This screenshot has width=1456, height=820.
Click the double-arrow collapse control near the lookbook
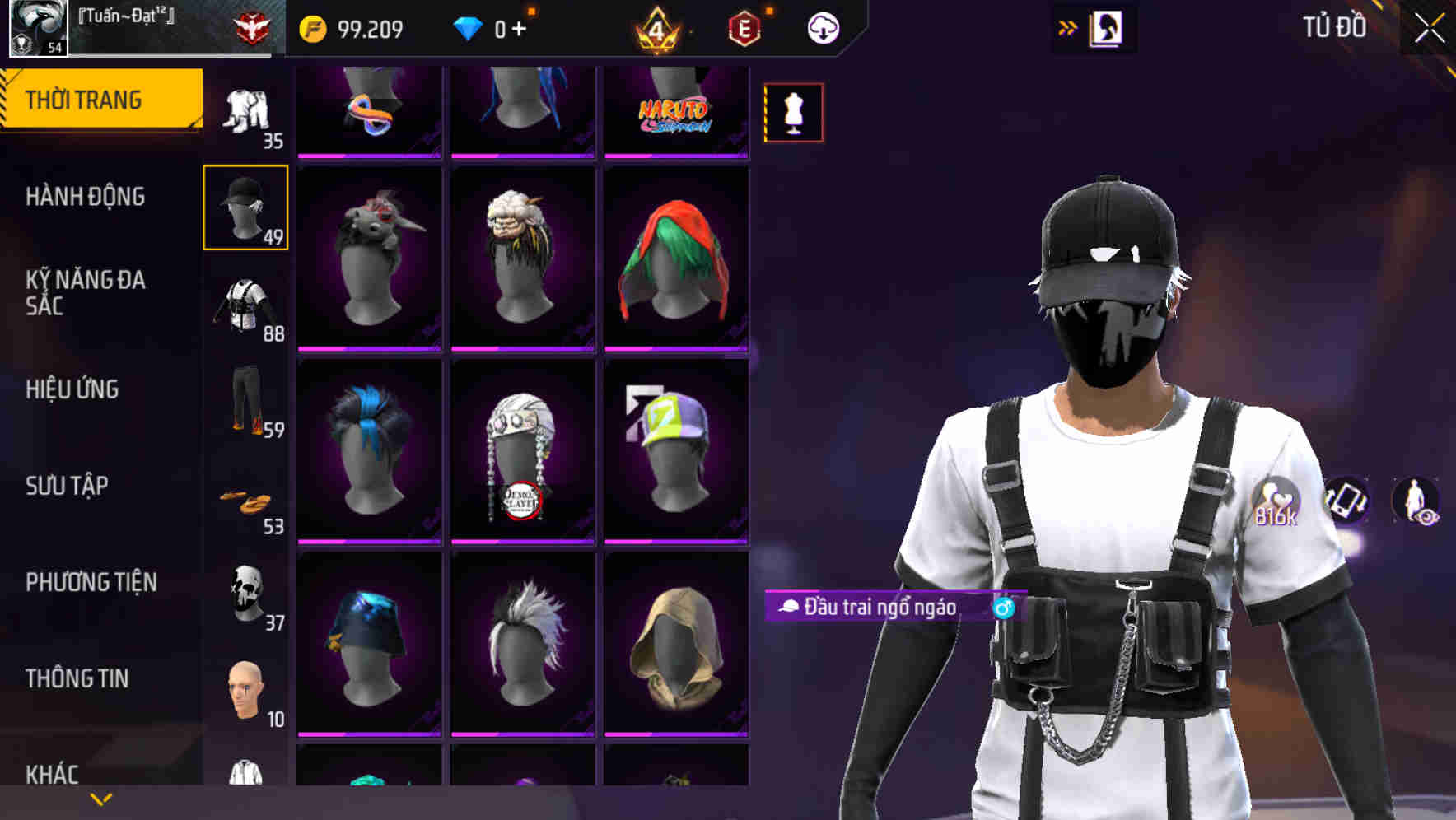pos(1067,26)
